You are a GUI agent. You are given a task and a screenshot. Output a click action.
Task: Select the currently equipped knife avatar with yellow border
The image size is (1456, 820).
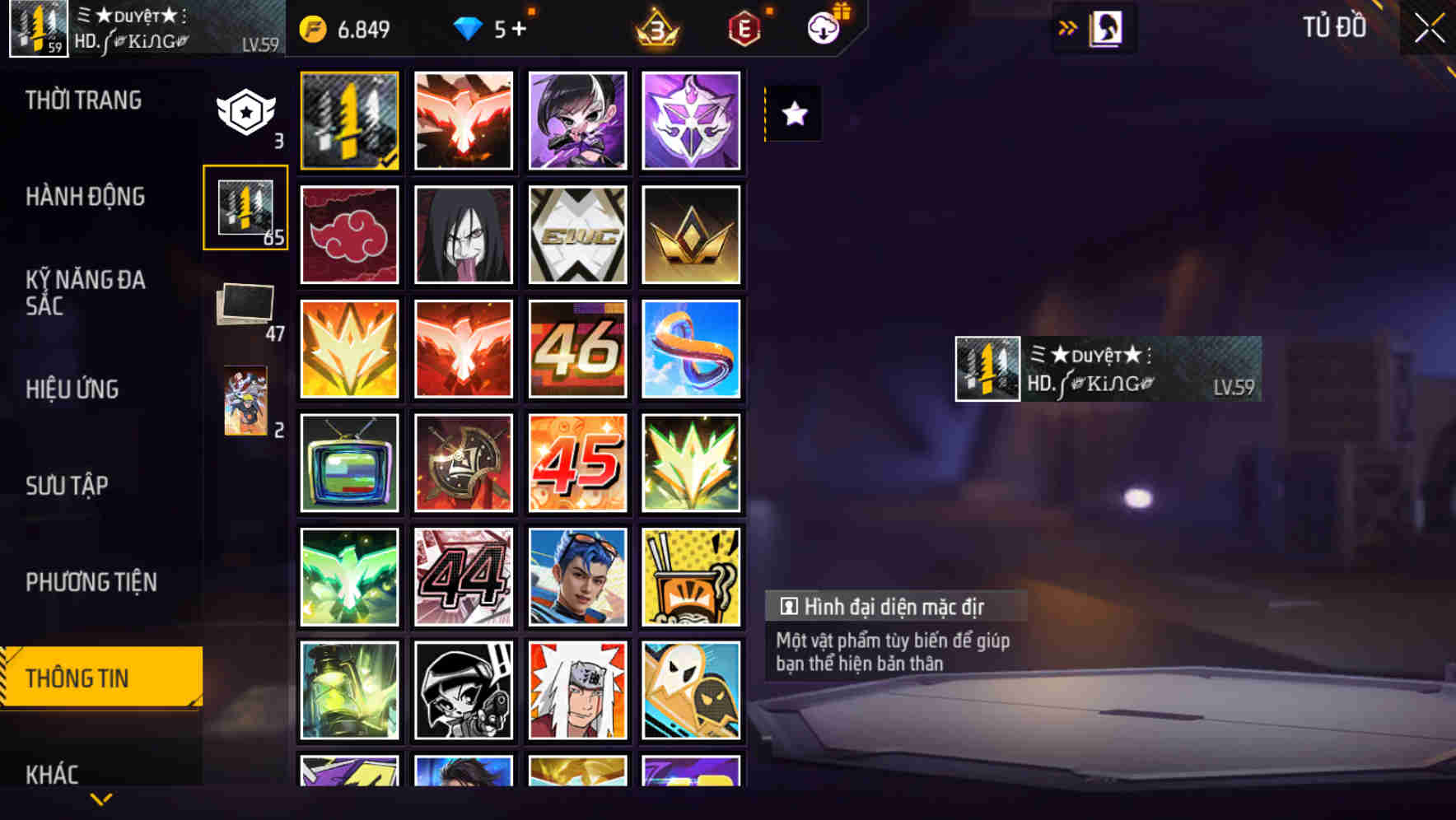[x=349, y=119]
